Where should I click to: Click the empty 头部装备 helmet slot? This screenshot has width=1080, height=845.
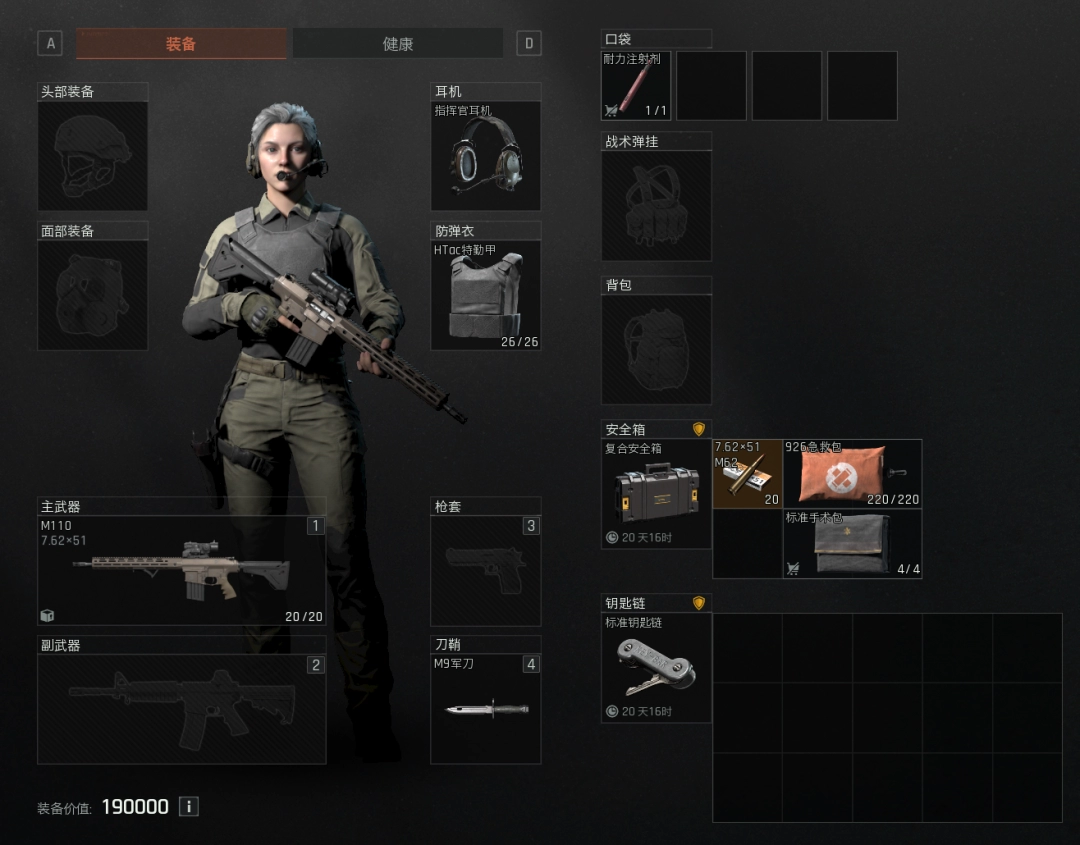[x=92, y=156]
